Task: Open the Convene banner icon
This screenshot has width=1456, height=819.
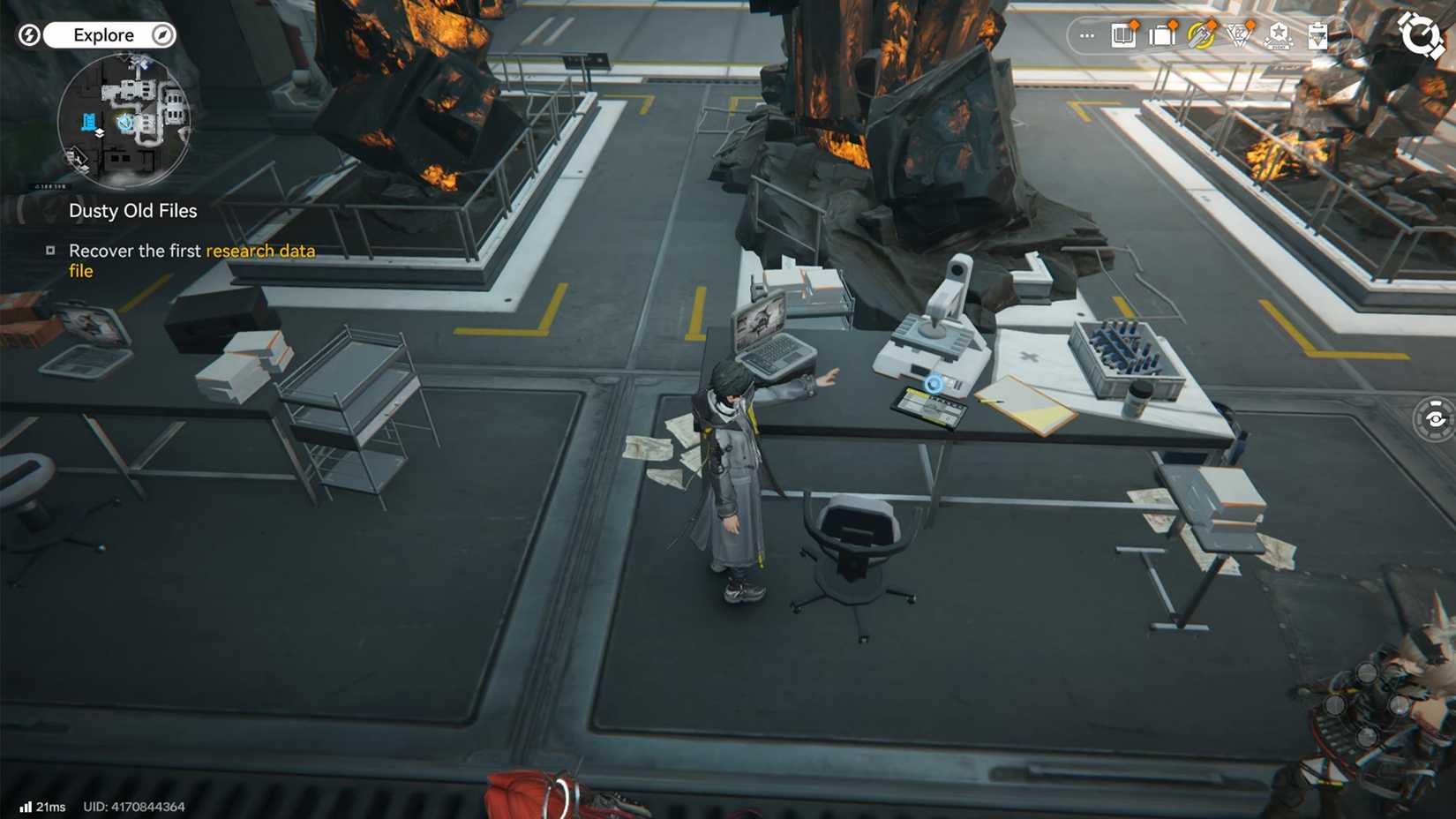Action: pos(1200,35)
